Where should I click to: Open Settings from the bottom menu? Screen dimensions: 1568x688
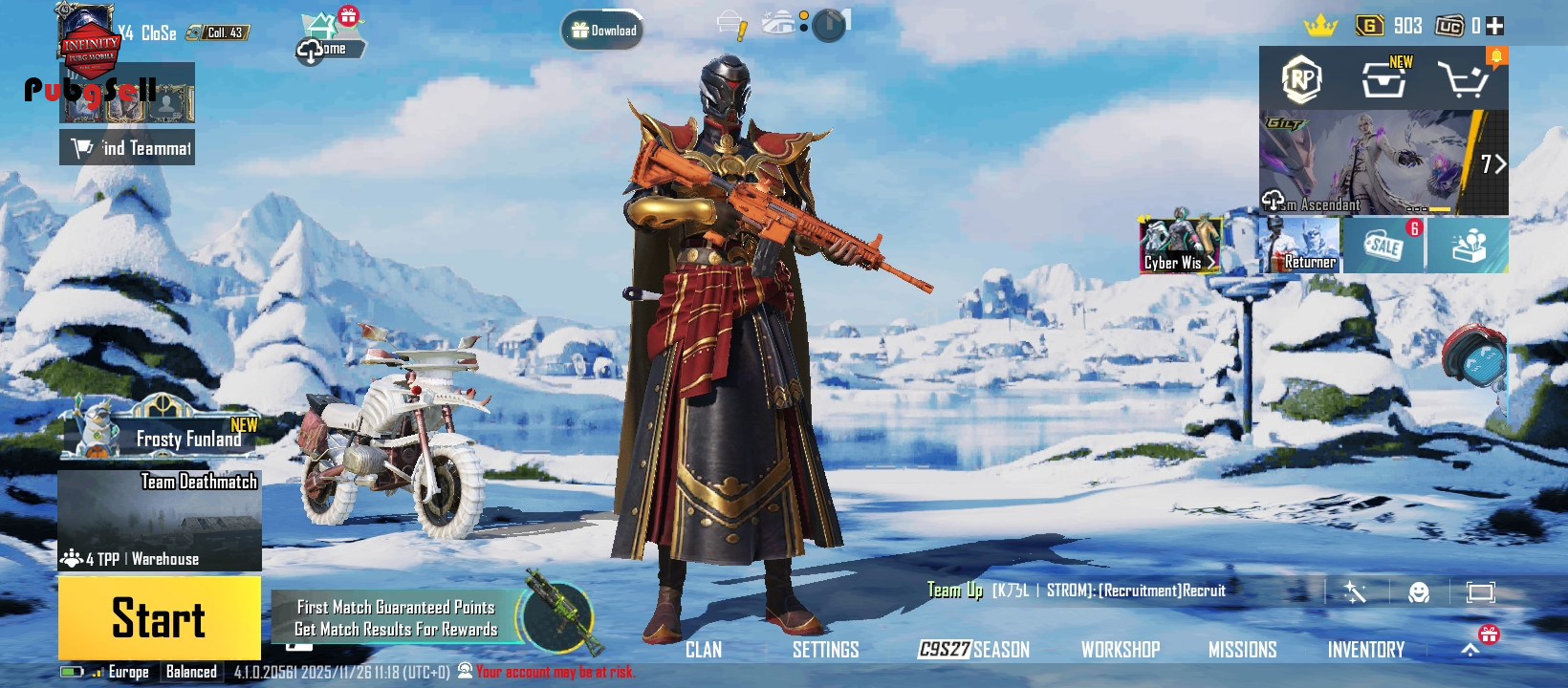[x=825, y=650]
